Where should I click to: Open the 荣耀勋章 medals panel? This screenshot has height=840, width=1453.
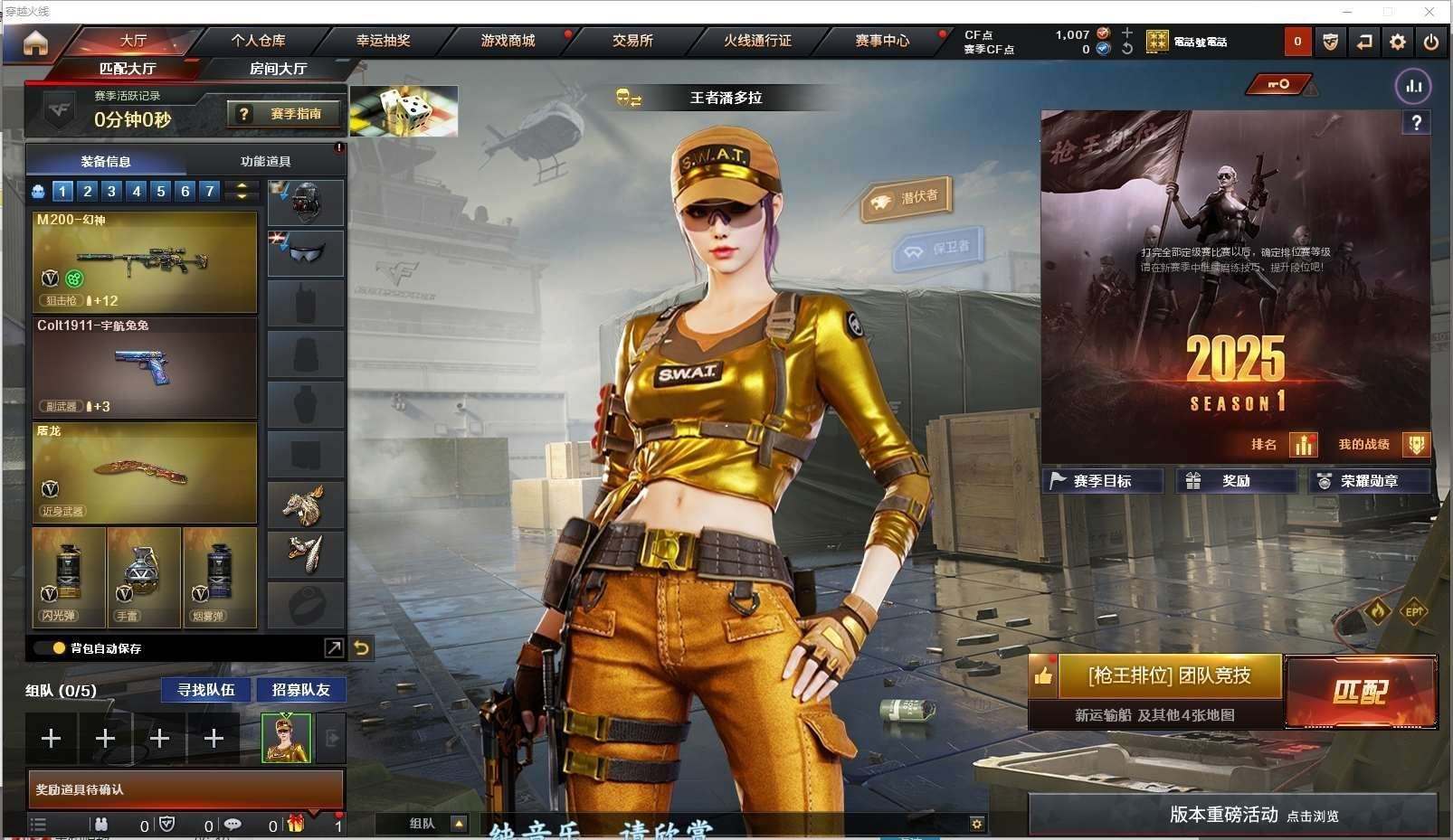point(1369,481)
